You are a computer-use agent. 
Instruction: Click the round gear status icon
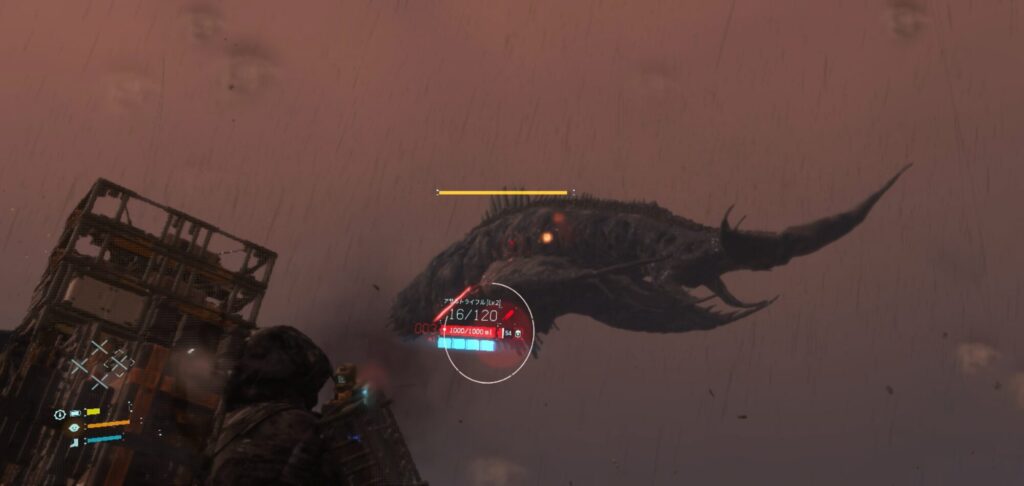(x=60, y=413)
